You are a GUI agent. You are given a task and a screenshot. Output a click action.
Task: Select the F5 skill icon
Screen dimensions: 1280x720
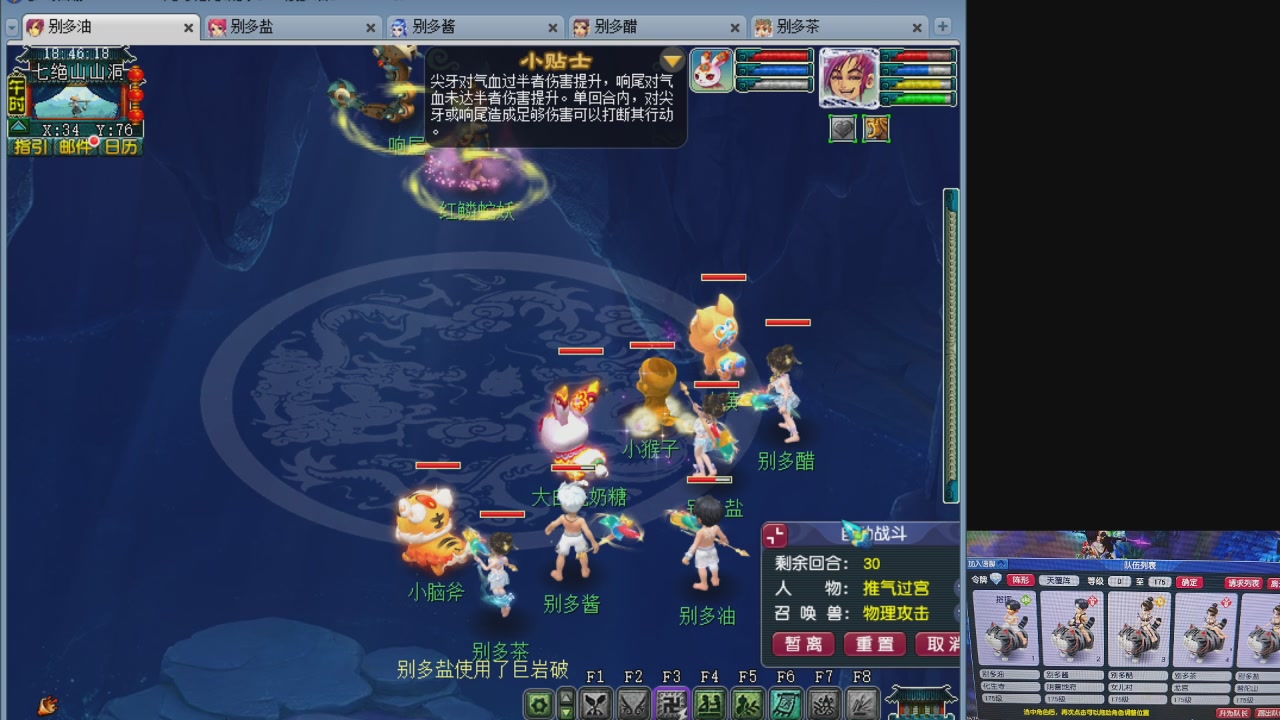tap(749, 703)
